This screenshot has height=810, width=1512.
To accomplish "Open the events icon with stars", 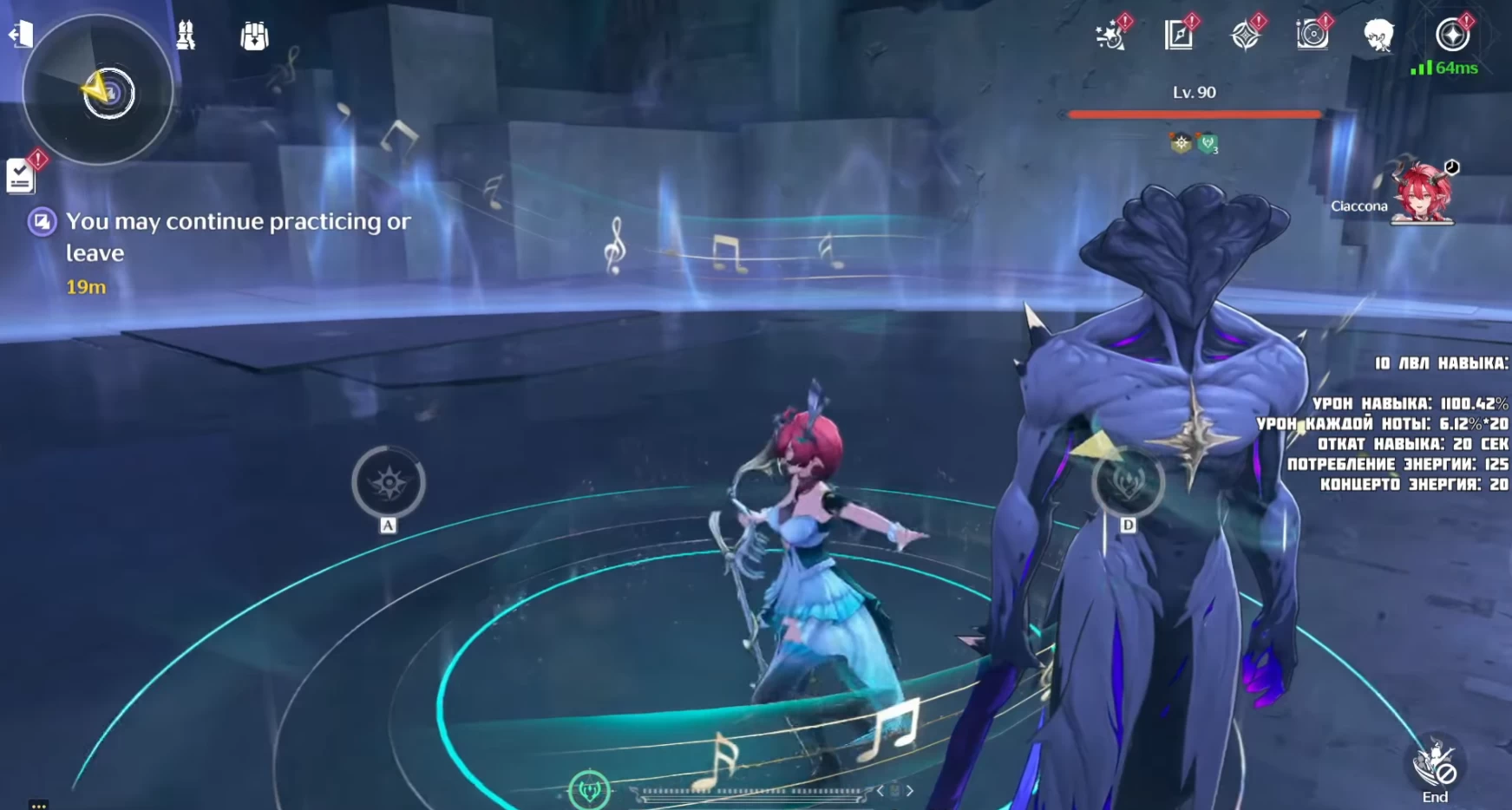I will point(1111,36).
